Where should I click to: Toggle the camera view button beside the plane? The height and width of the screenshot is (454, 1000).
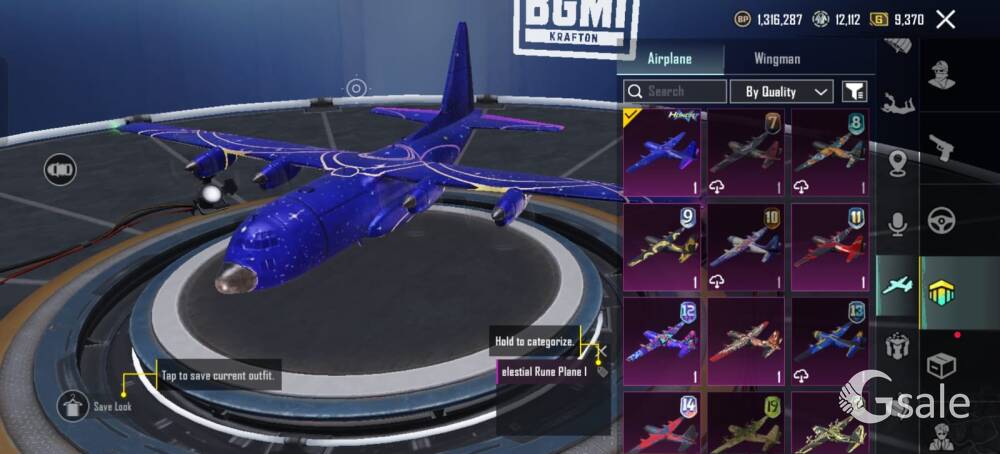click(x=60, y=169)
